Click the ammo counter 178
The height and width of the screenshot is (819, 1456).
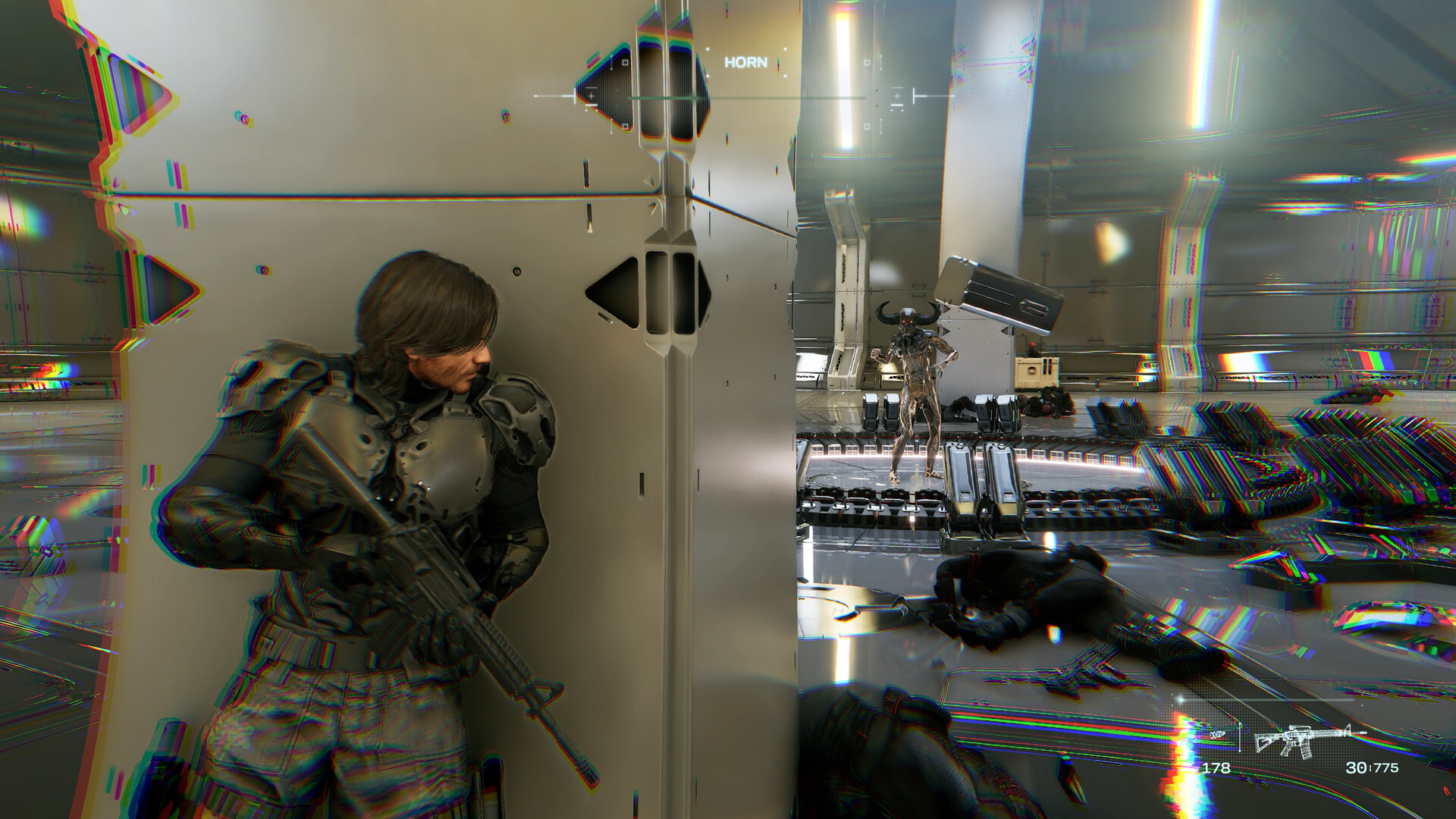tap(1218, 767)
